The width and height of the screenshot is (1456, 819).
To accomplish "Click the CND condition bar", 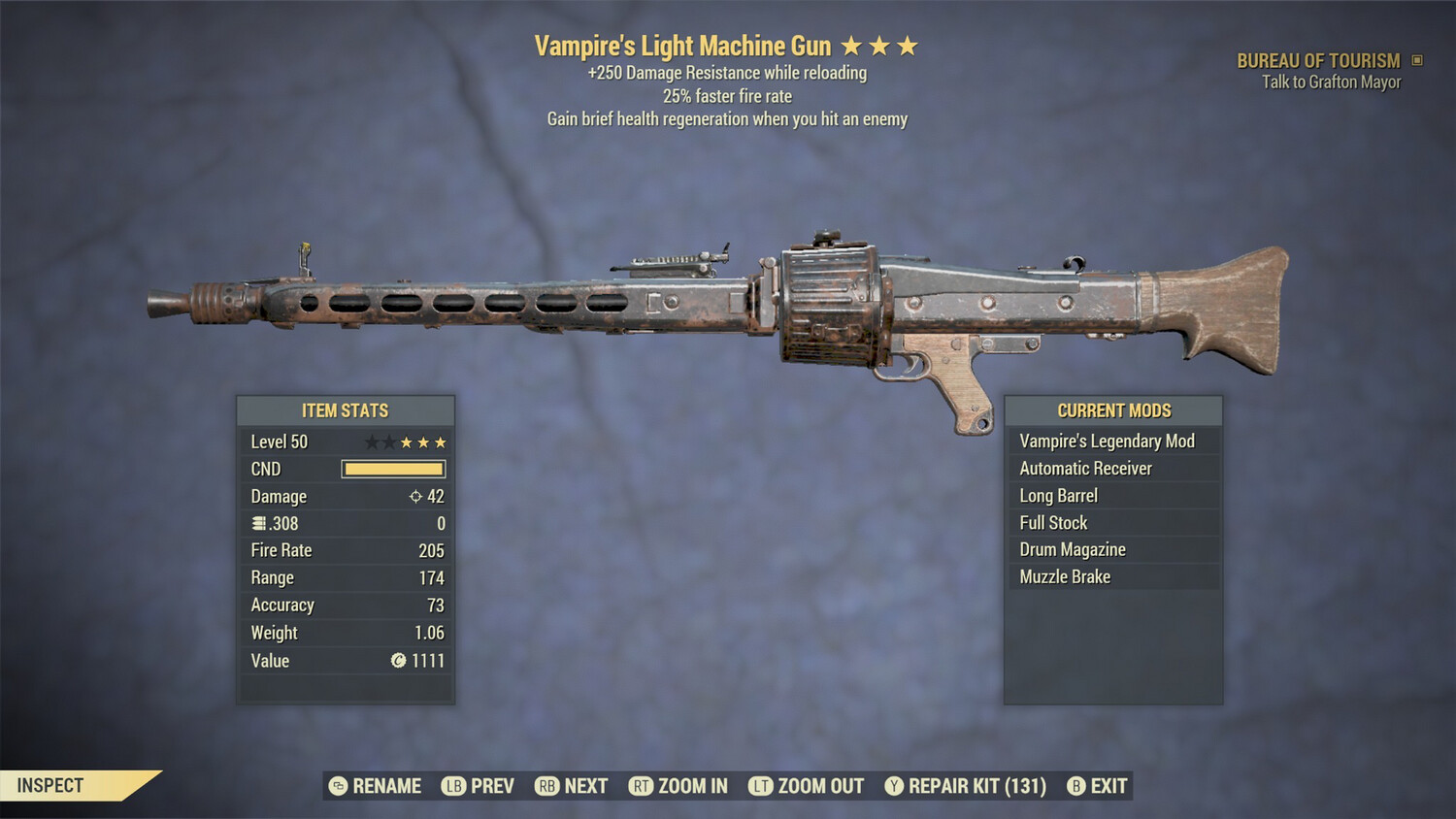I will pos(392,469).
